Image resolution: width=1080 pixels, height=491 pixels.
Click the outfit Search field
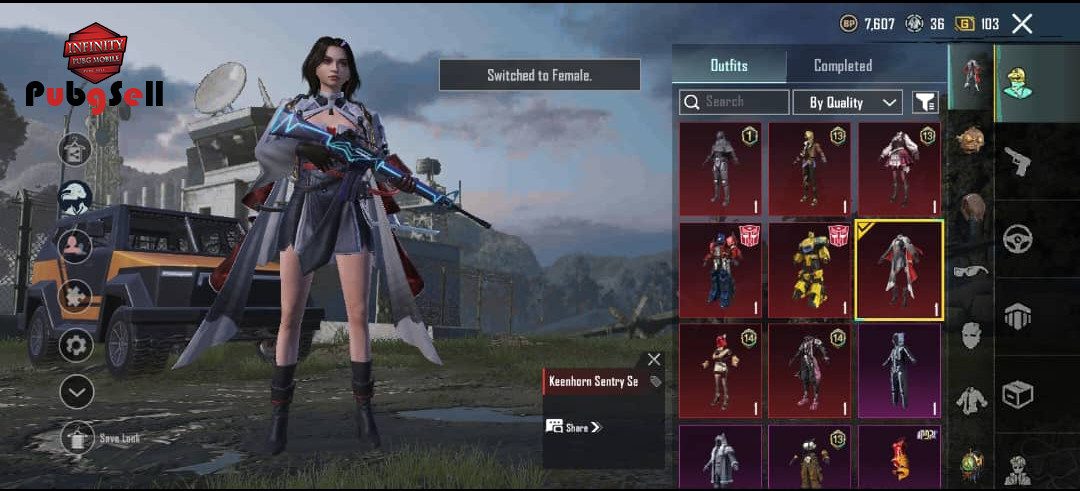point(735,102)
